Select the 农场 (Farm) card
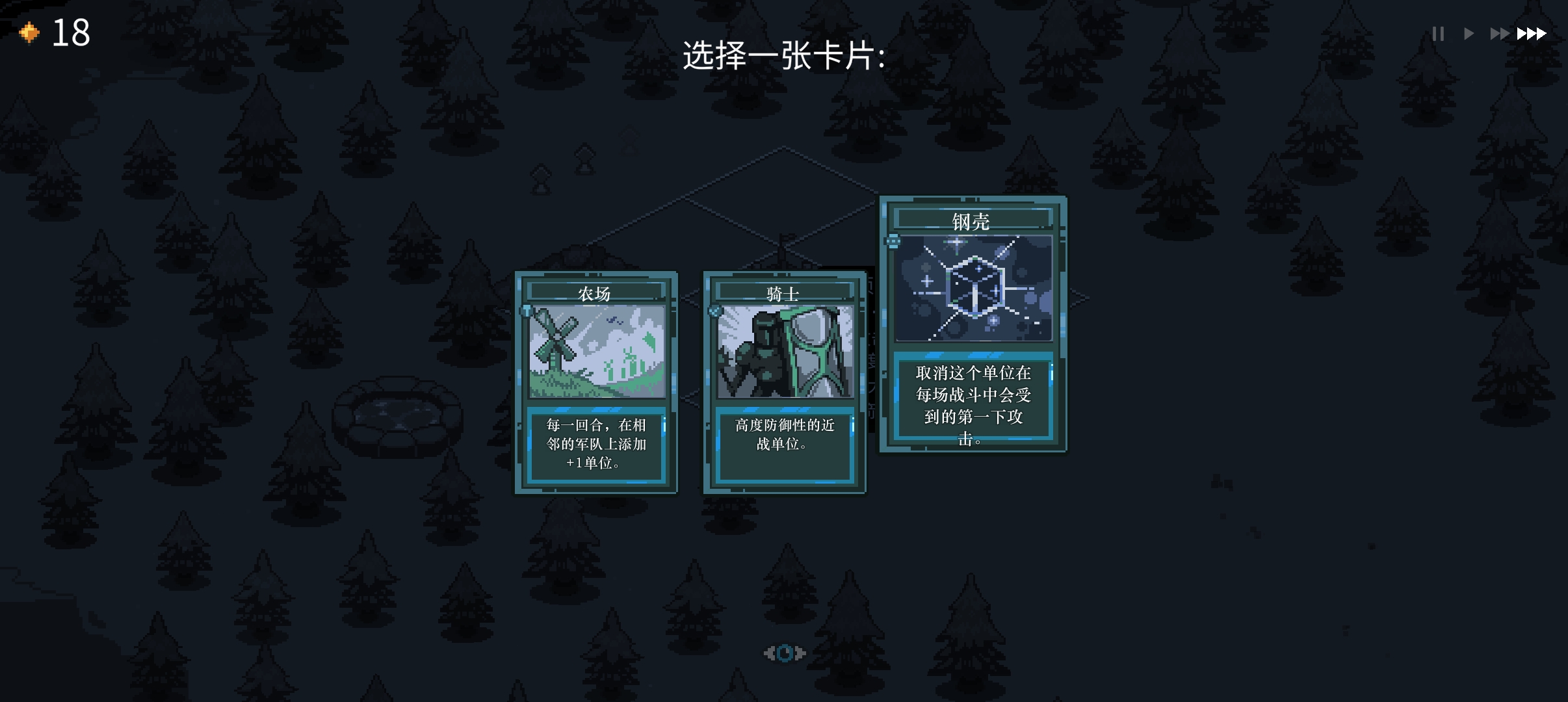 [x=595, y=383]
